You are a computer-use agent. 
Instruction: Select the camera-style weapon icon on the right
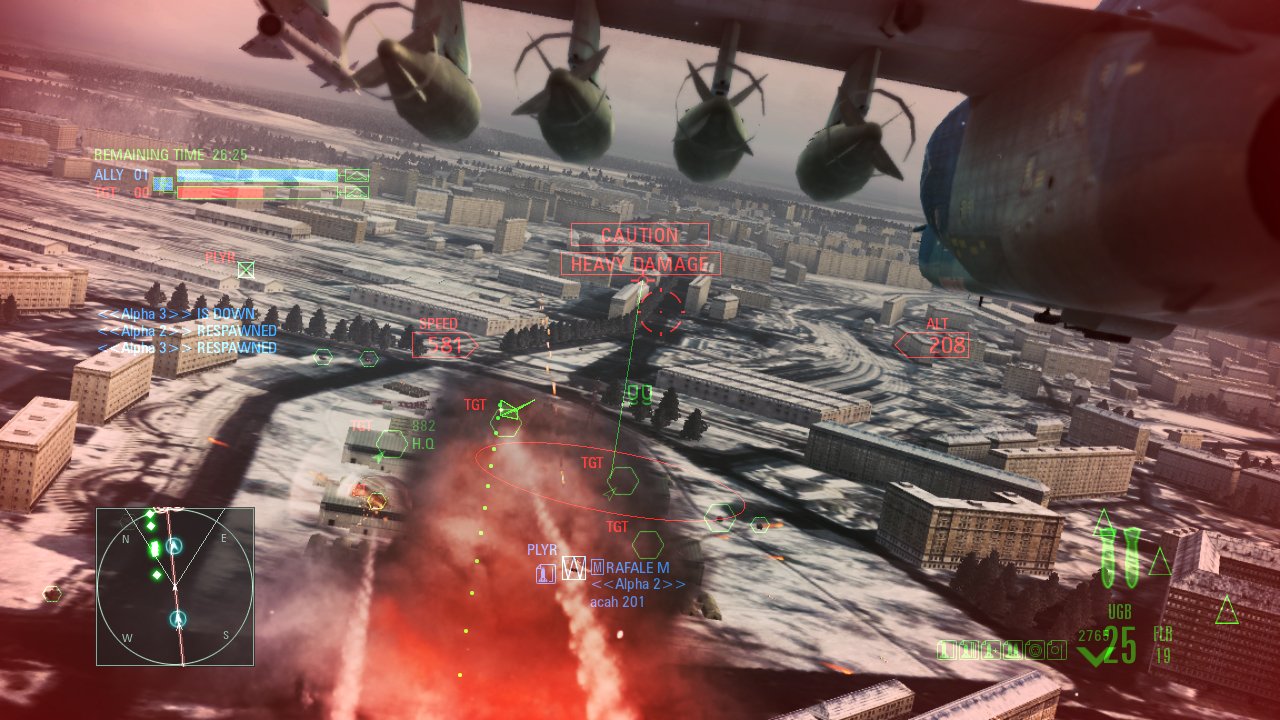coord(1057,648)
